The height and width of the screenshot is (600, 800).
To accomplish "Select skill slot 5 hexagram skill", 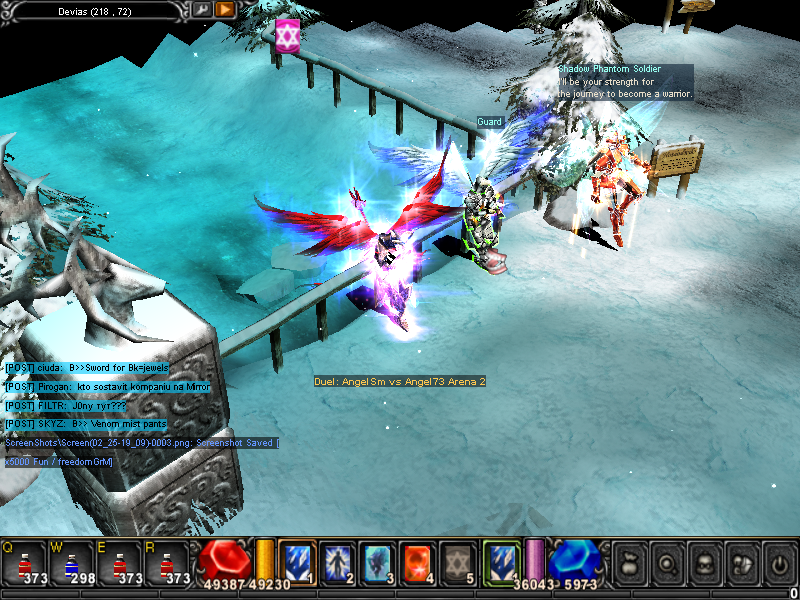I will pyautogui.click(x=456, y=560).
